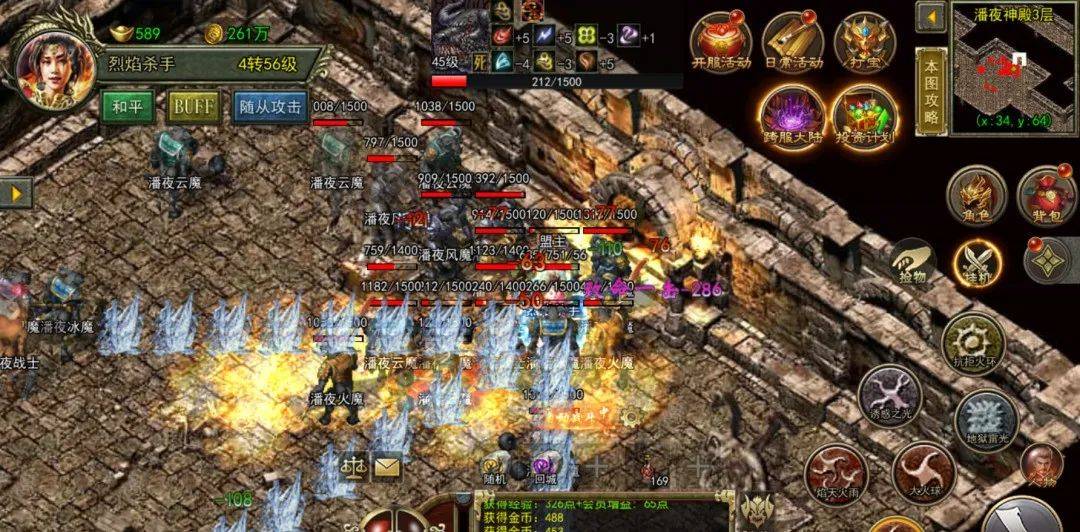Toggle 挂机 auto-battle crossed swords

click(x=976, y=262)
